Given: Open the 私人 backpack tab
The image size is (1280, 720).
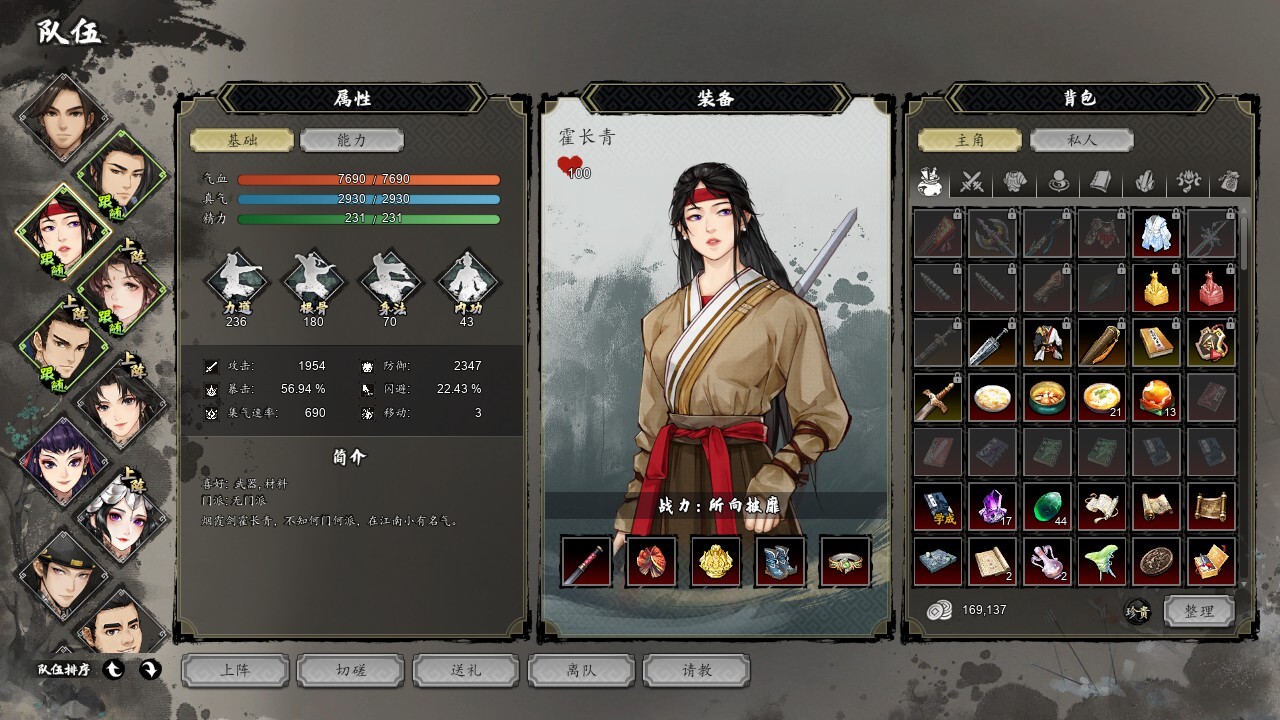Looking at the screenshot, I should coord(1080,140).
